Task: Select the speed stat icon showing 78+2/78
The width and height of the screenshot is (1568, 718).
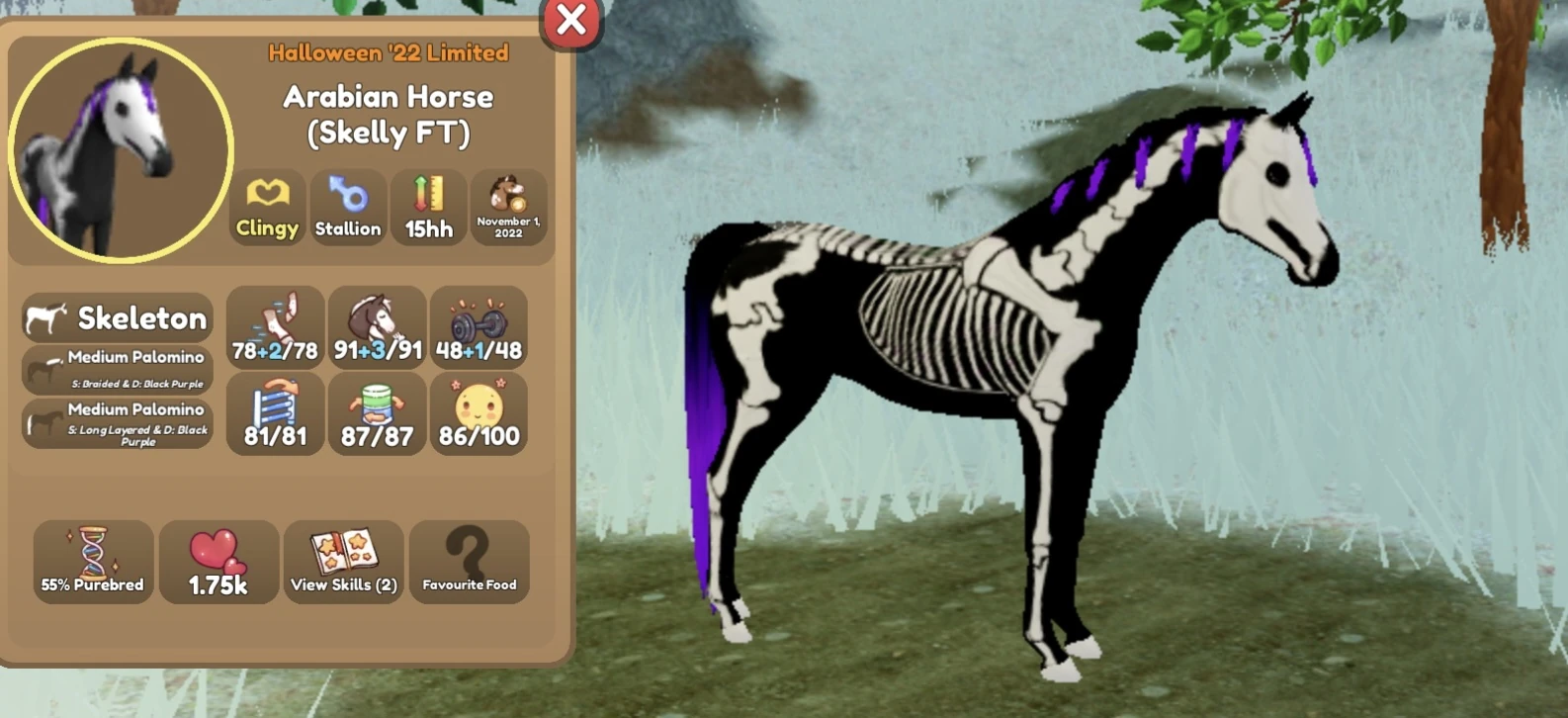Action: [x=275, y=326]
